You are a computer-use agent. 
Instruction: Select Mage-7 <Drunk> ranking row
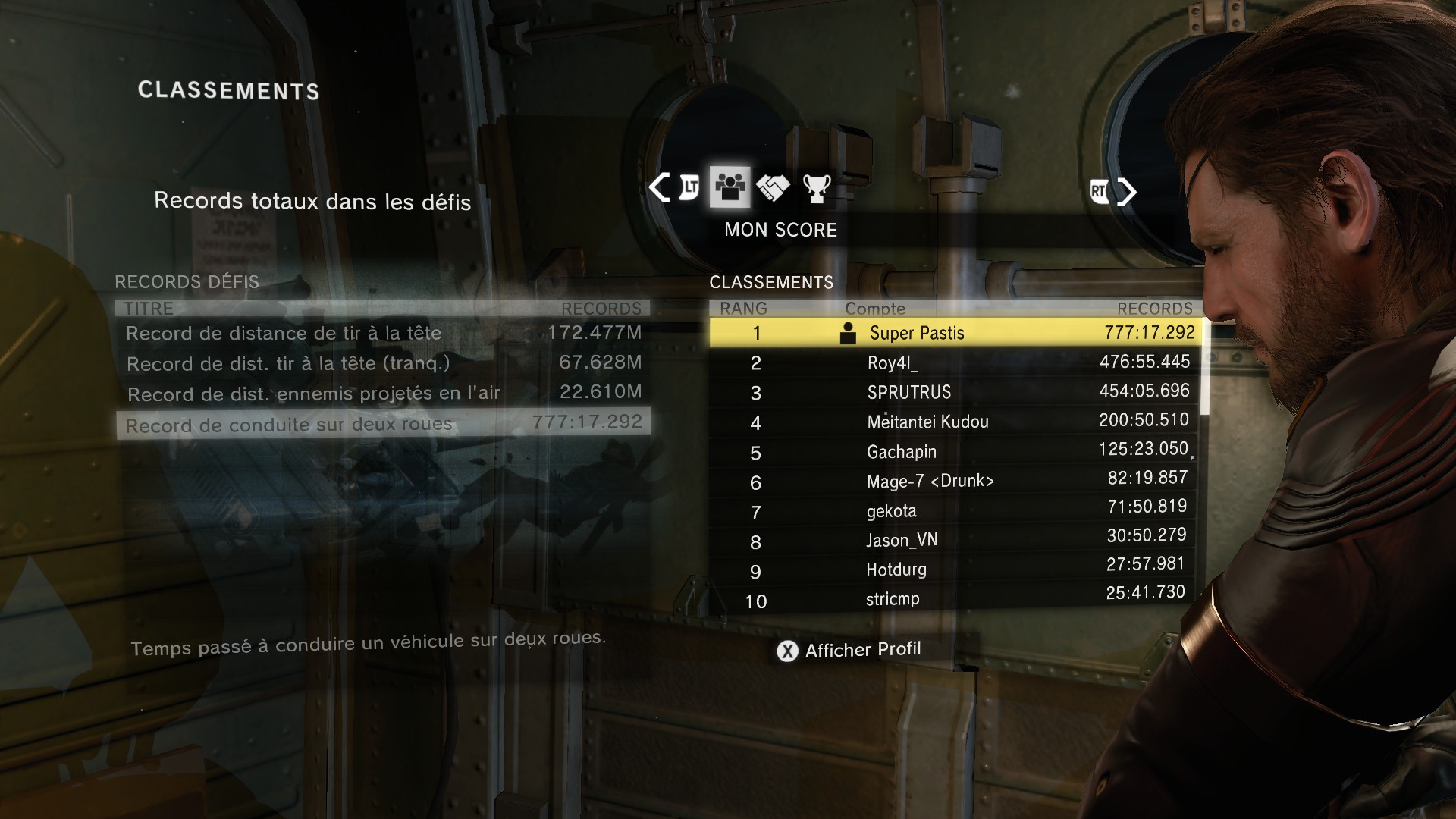click(955, 482)
